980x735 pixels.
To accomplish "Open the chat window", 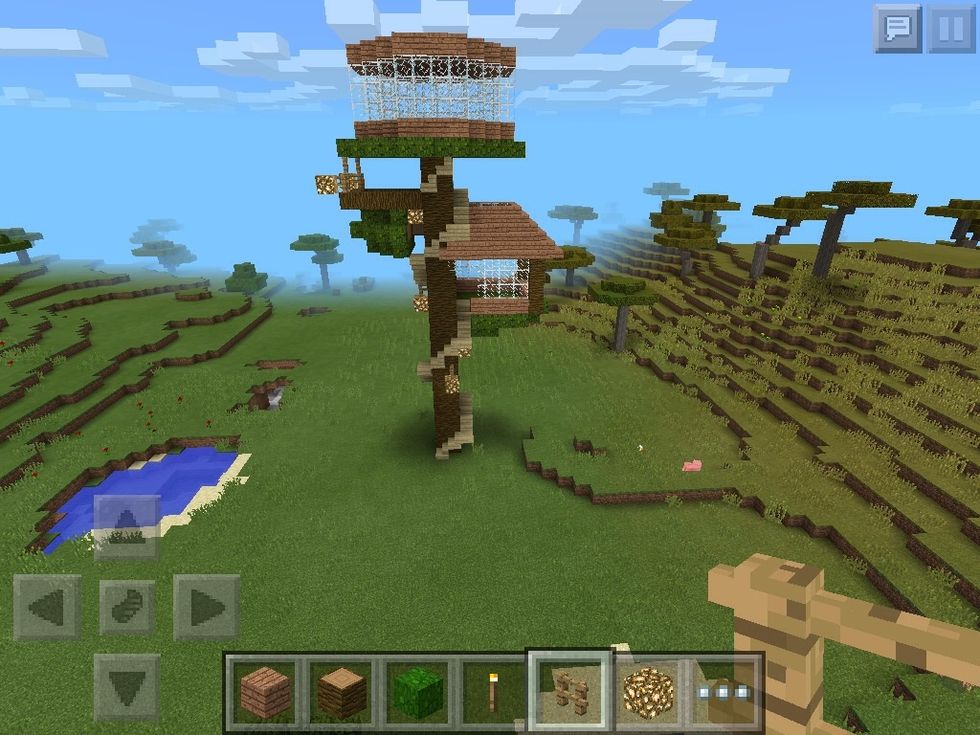I will [896, 29].
